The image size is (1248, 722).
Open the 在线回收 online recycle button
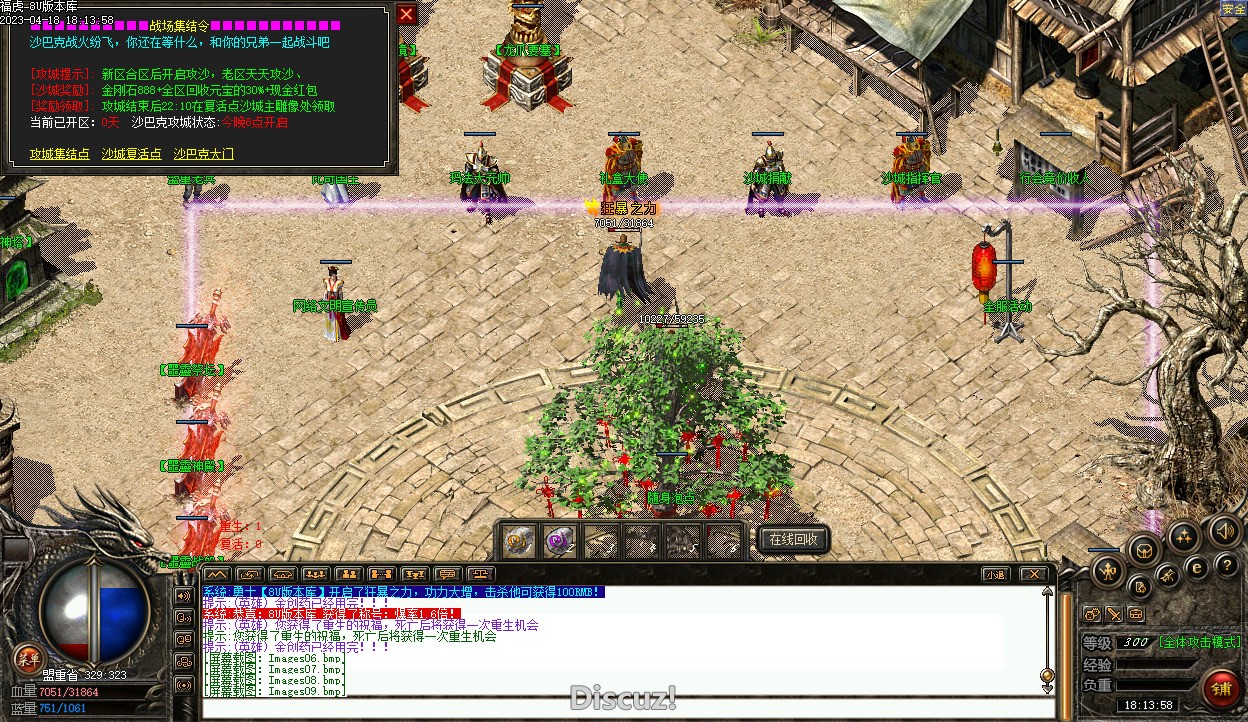793,539
